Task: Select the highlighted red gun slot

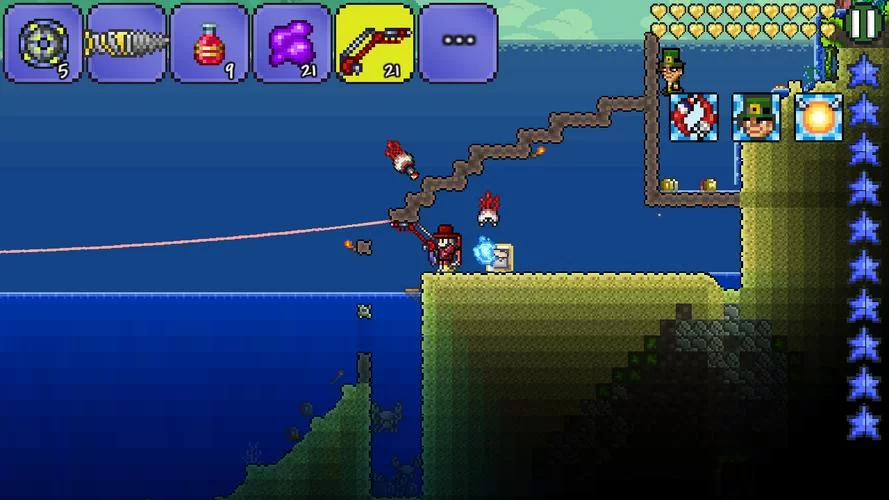Action: pos(374,43)
